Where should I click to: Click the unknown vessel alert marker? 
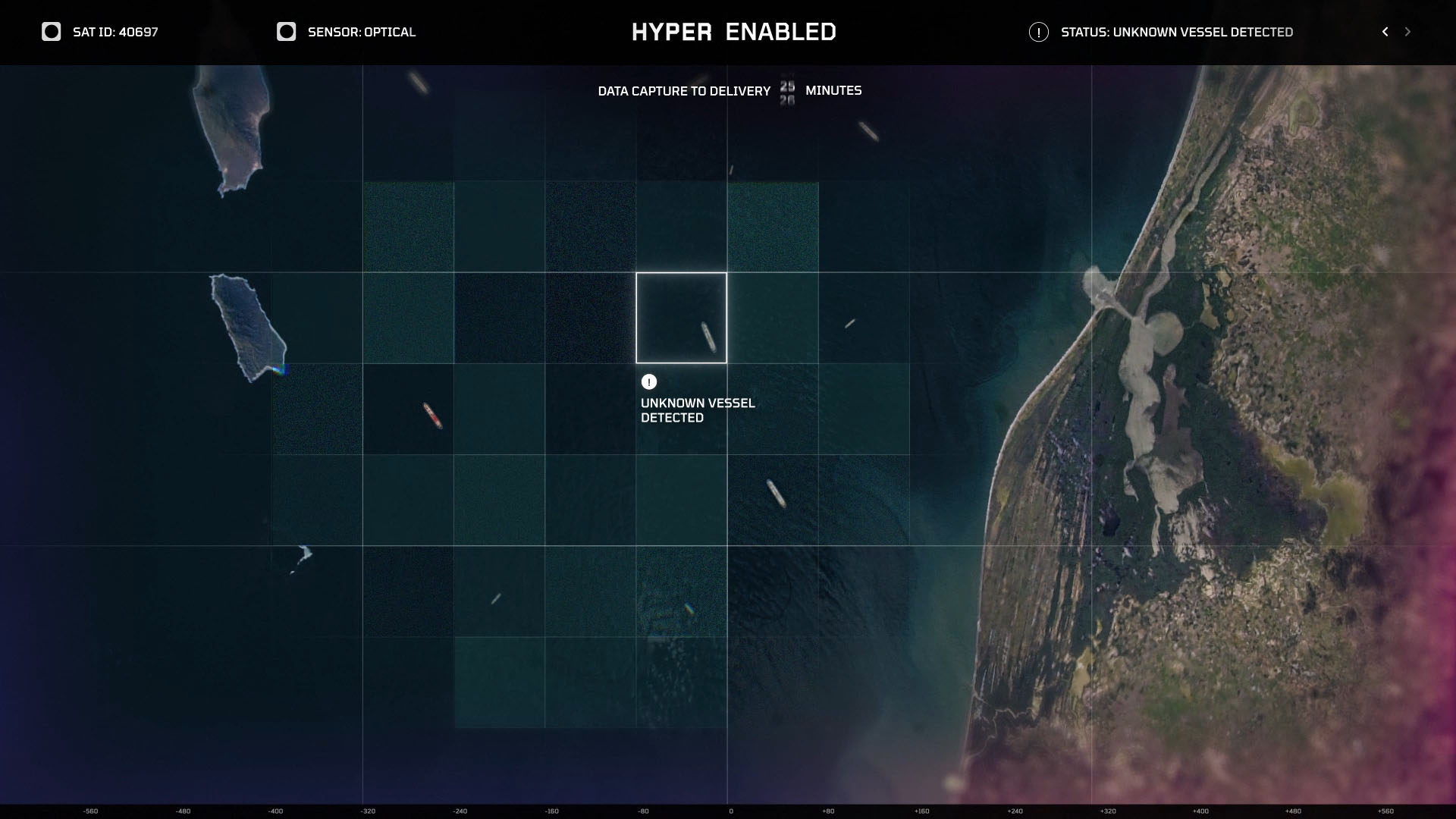648,381
